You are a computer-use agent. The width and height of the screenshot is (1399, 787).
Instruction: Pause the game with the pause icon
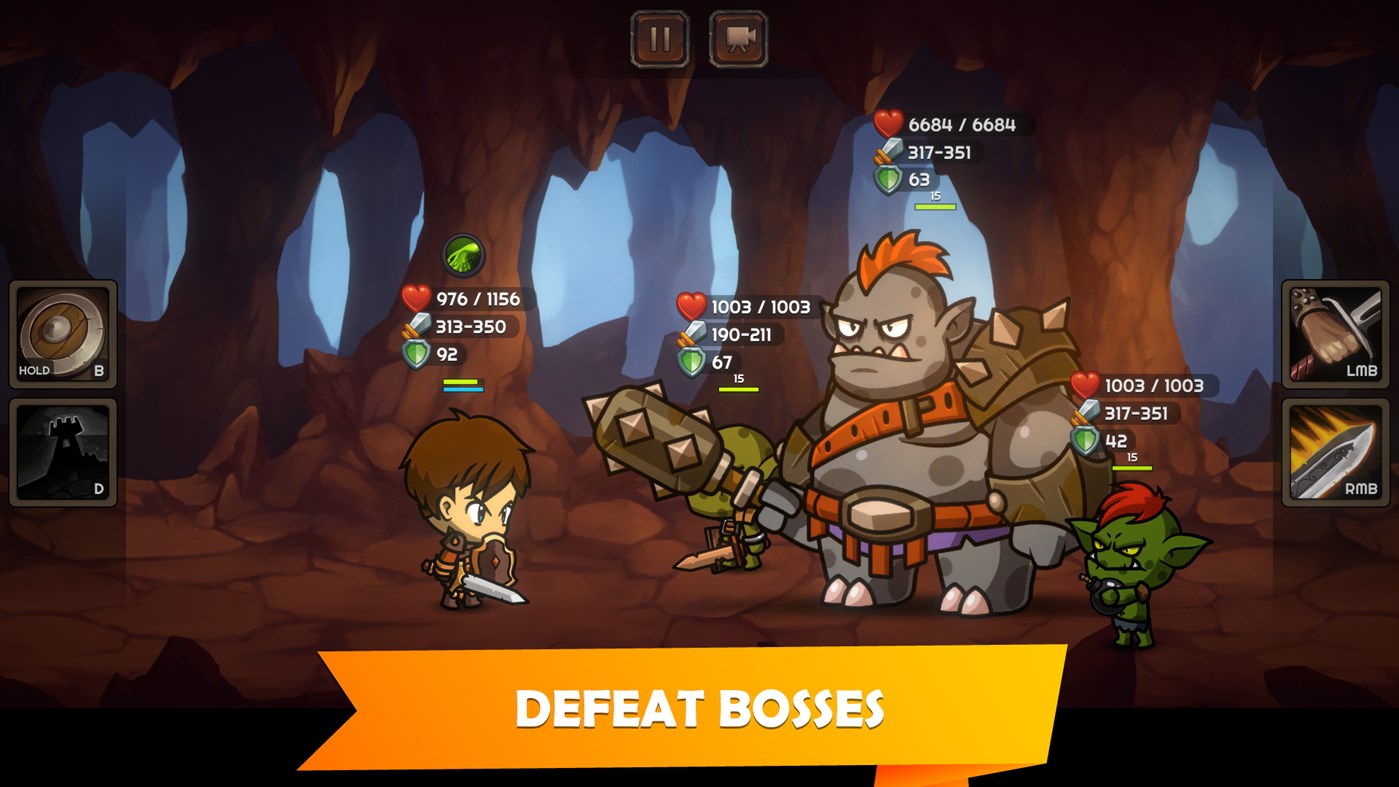[658, 37]
